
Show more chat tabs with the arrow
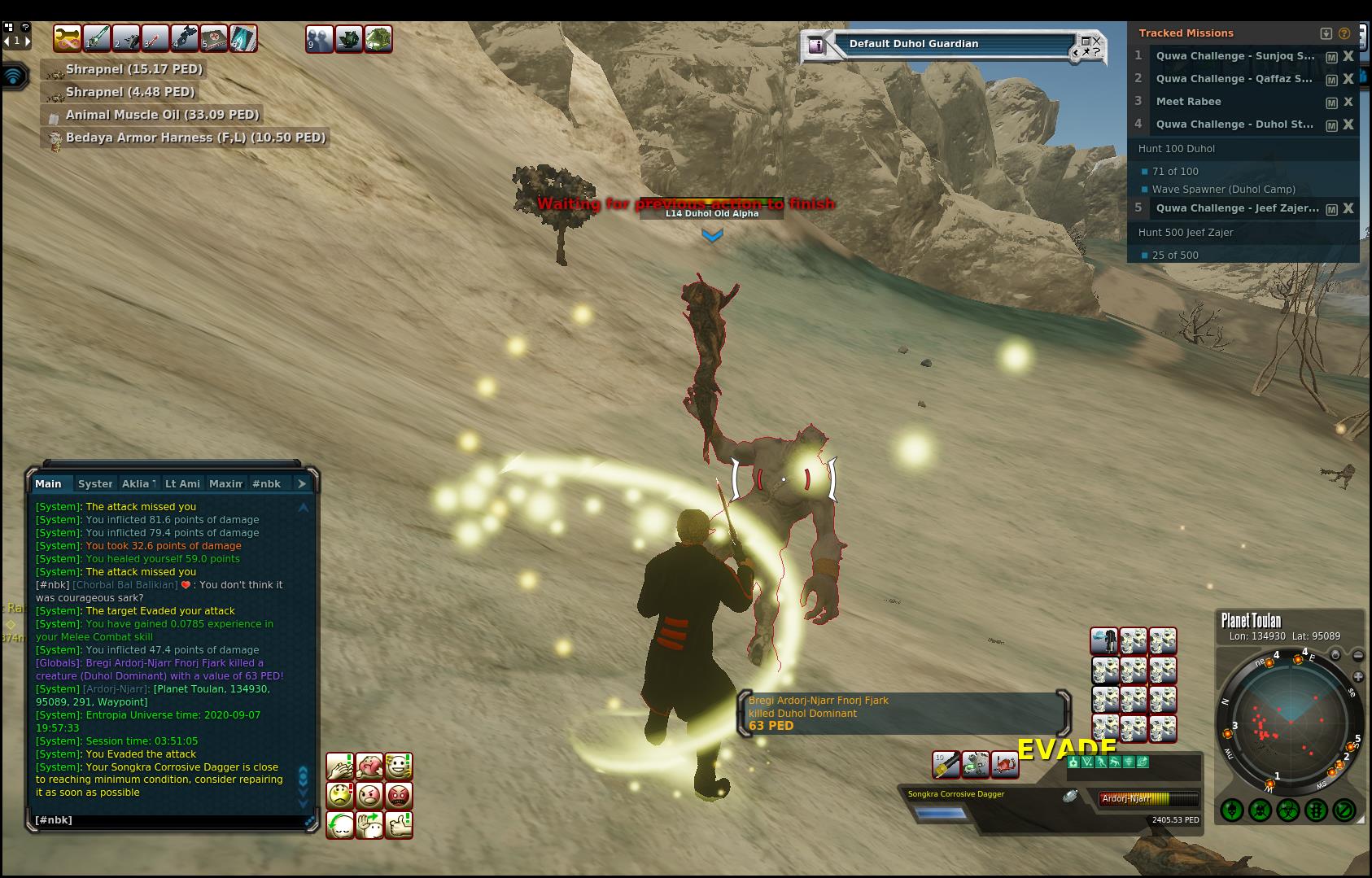[302, 483]
